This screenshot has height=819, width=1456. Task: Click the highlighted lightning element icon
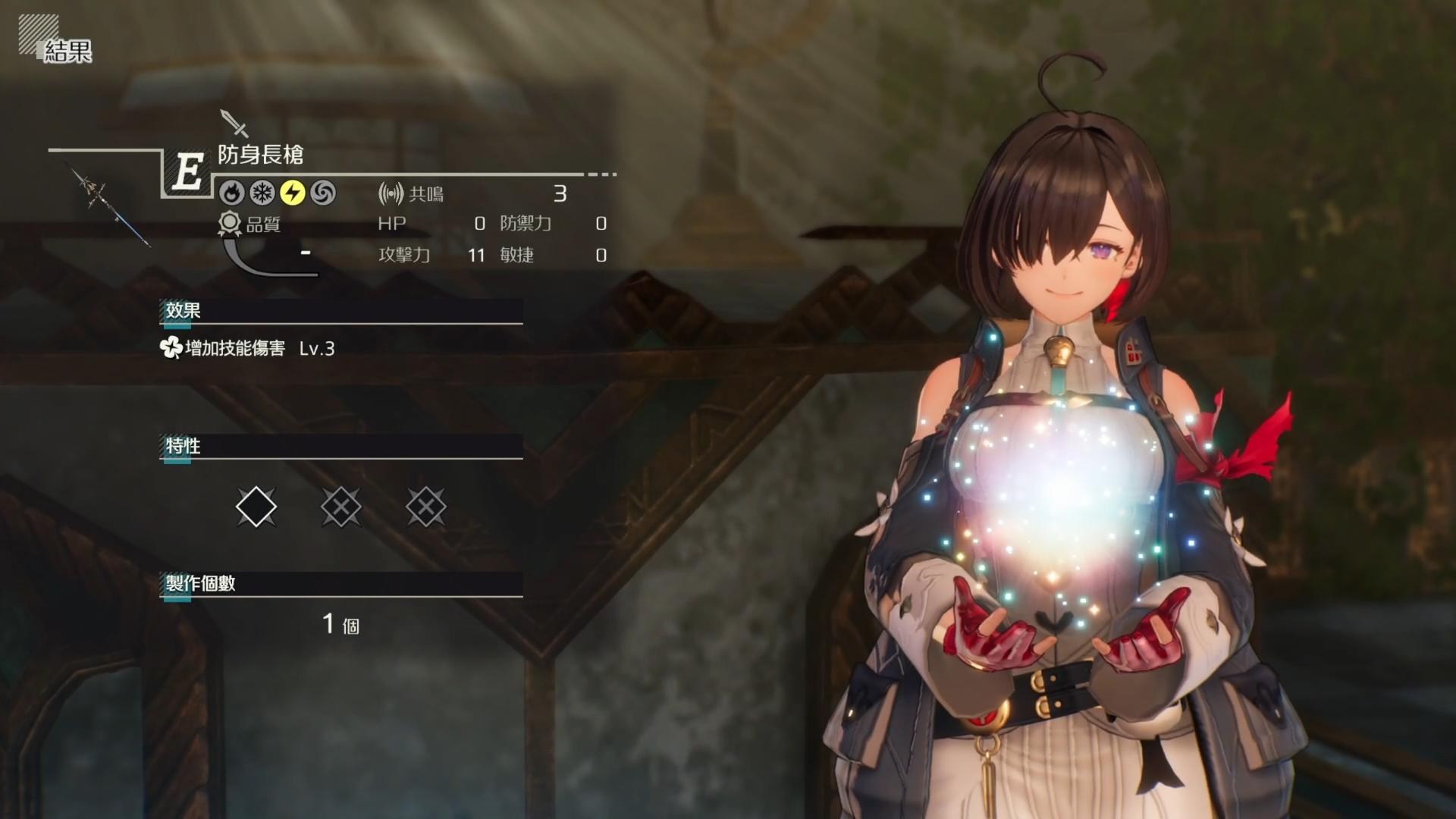point(293,193)
